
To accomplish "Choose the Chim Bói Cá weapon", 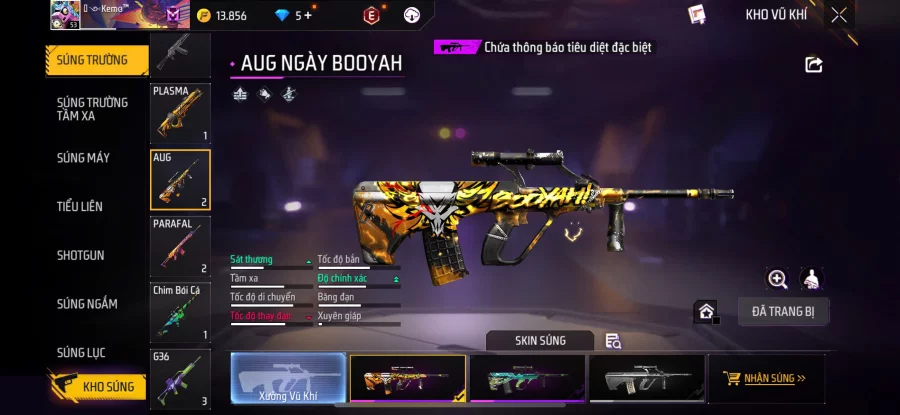I will (x=180, y=312).
